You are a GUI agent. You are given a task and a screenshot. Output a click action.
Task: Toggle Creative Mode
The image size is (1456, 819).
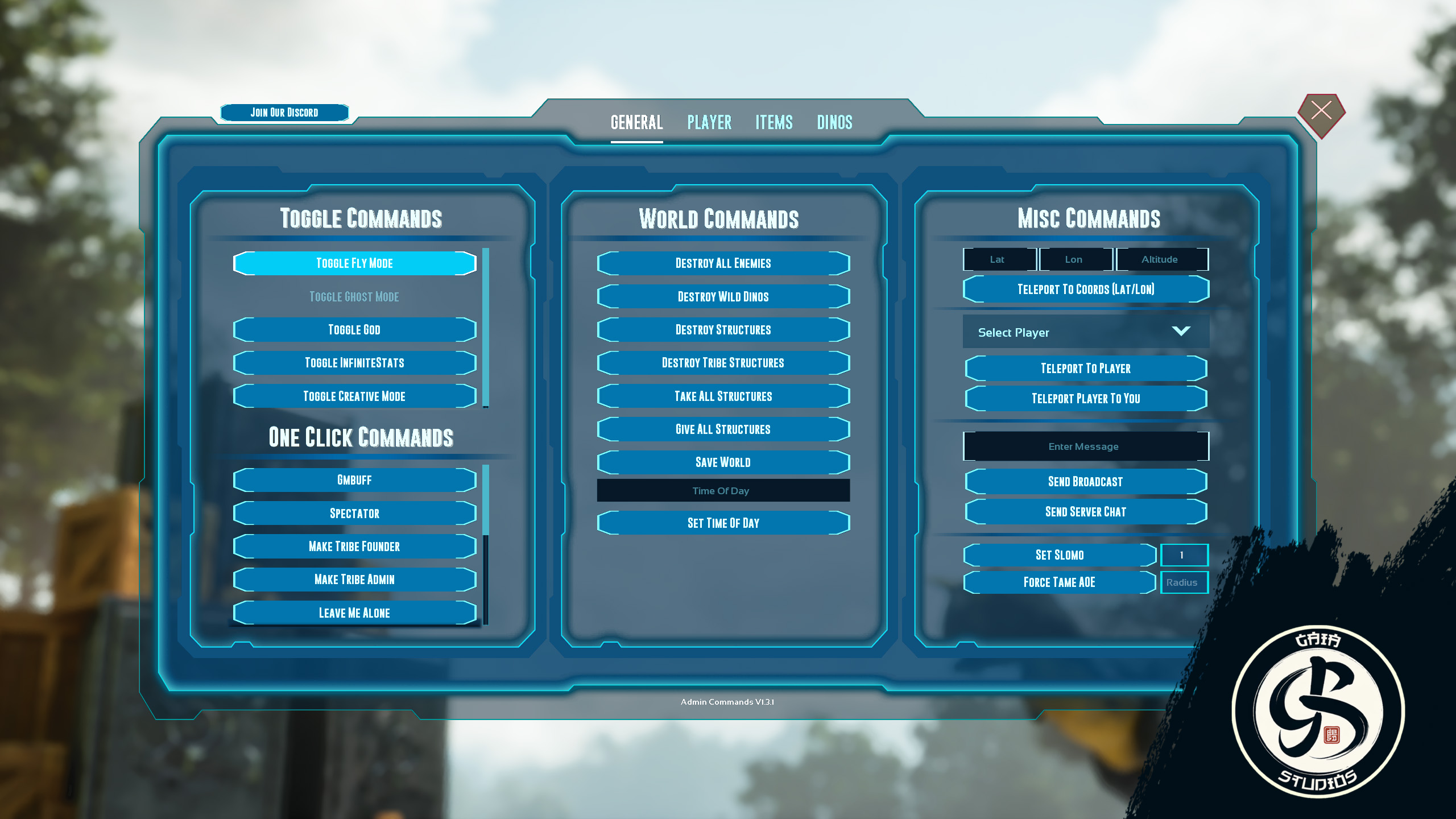pos(354,396)
